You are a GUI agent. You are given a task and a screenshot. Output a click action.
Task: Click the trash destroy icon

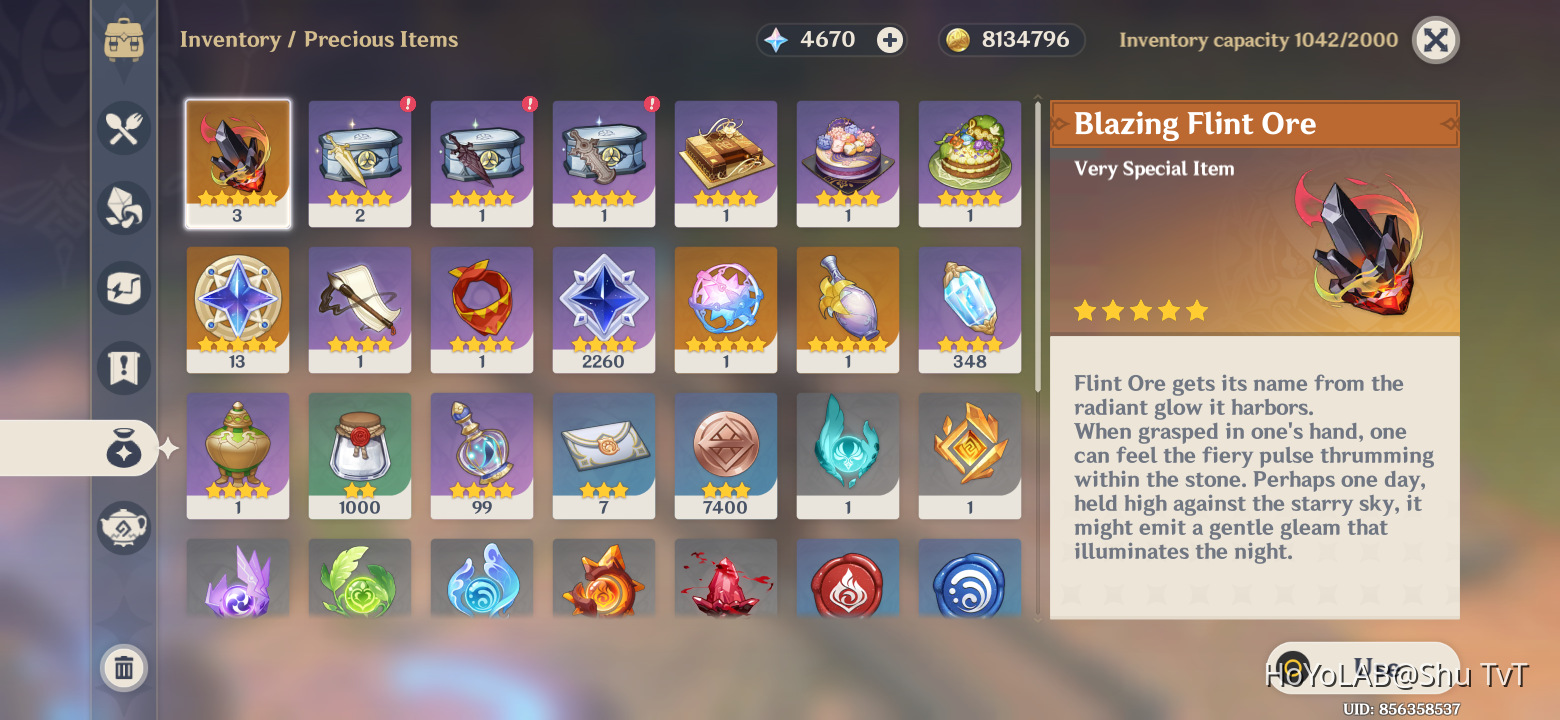(124, 668)
